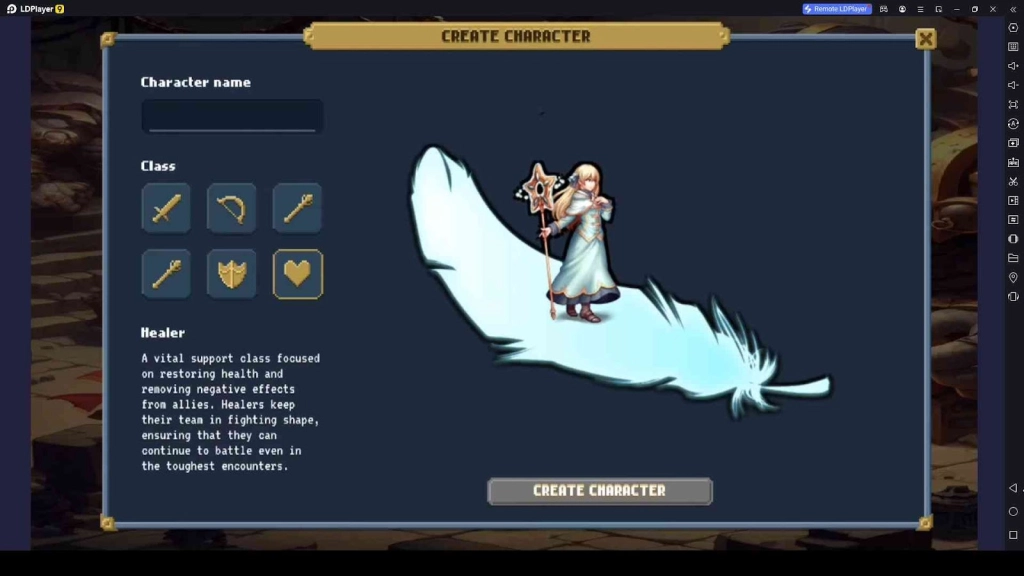The width and height of the screenshot is (1024, 576).
Task: Confirm with the Create Character button
Action: (x=600, y=491)
